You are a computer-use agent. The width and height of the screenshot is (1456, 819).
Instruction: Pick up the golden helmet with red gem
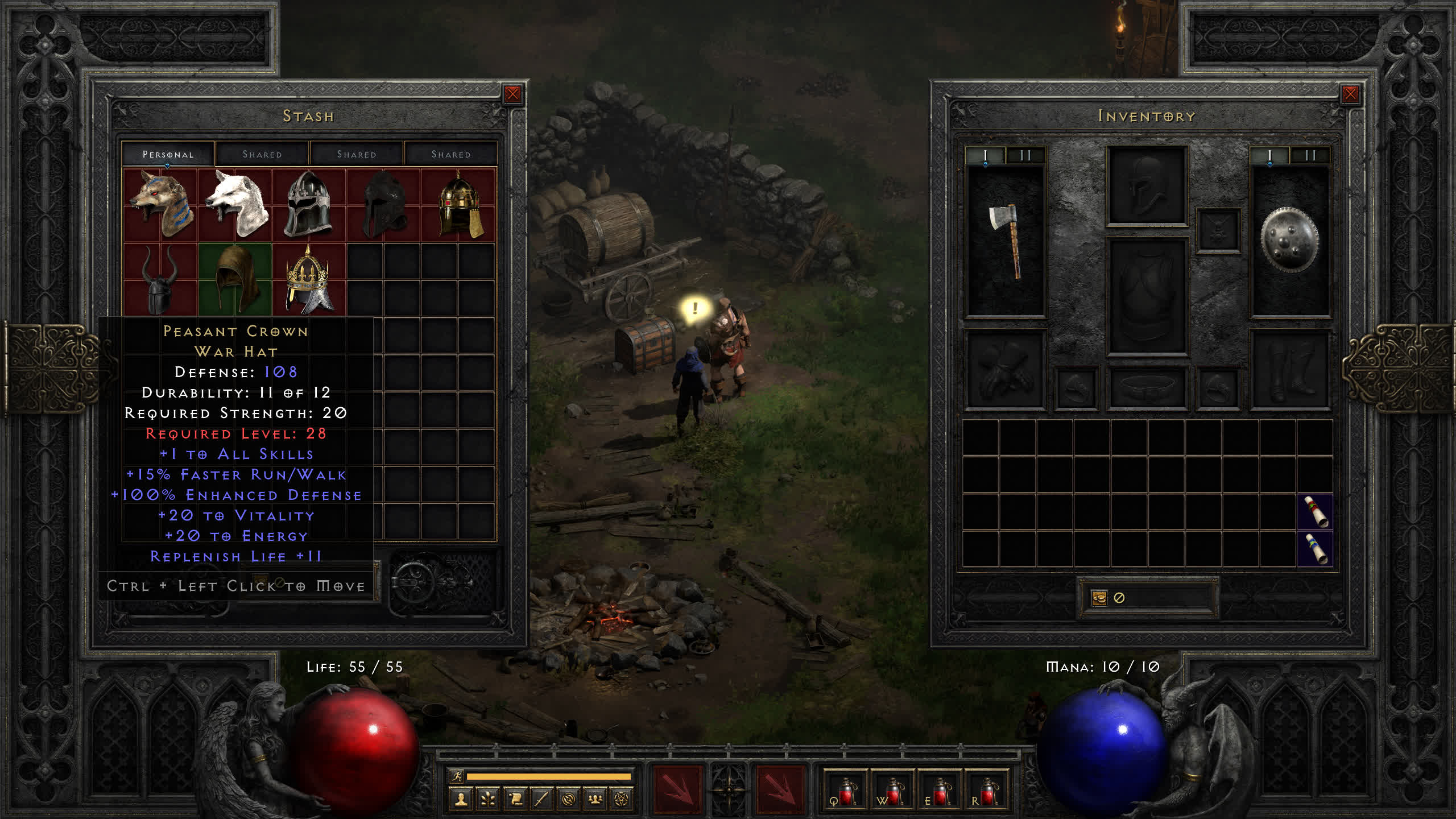460,205
